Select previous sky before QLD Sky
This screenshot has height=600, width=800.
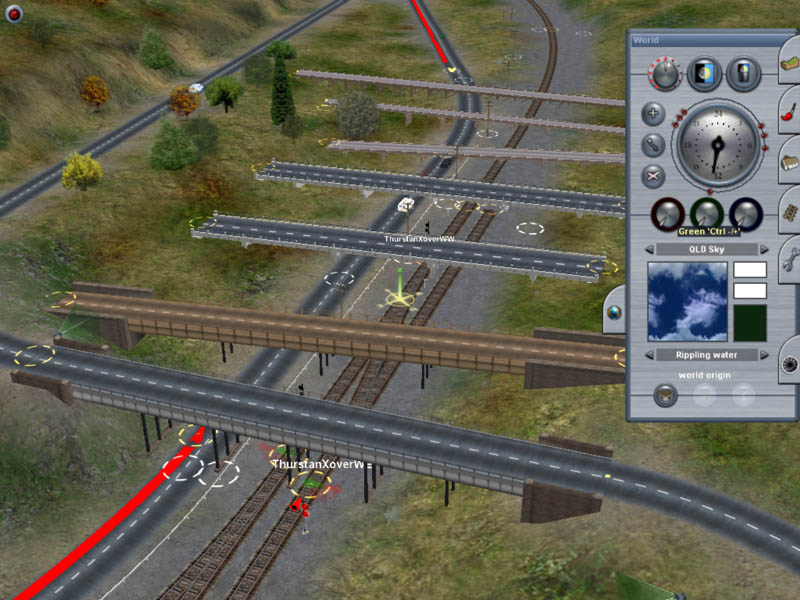pyautogui.click(x=649, y=249)
